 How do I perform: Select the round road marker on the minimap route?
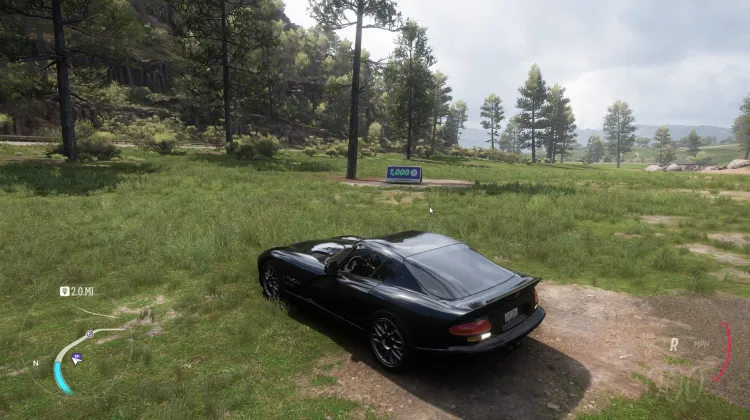[x=89, y=333]
